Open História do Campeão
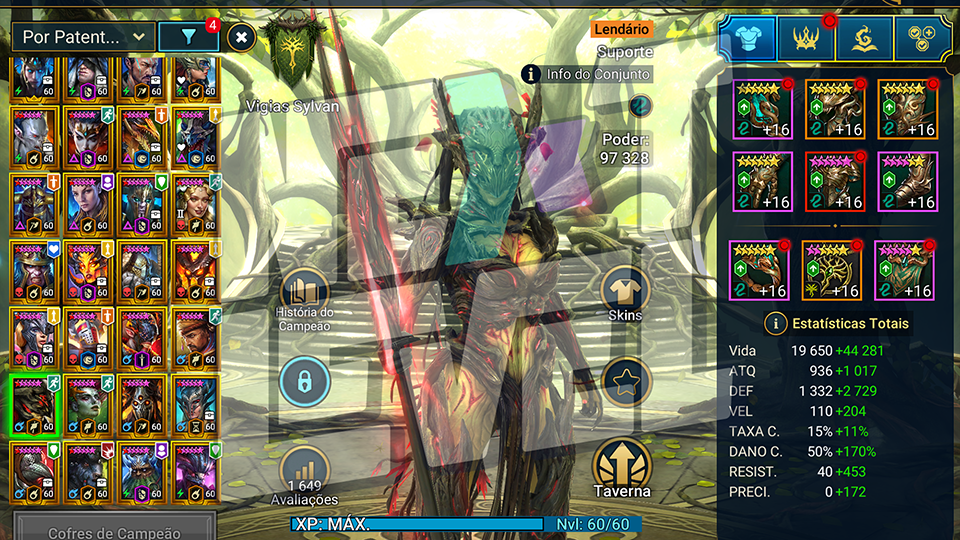This screenshot has width=960, height=540. [304, 298]
